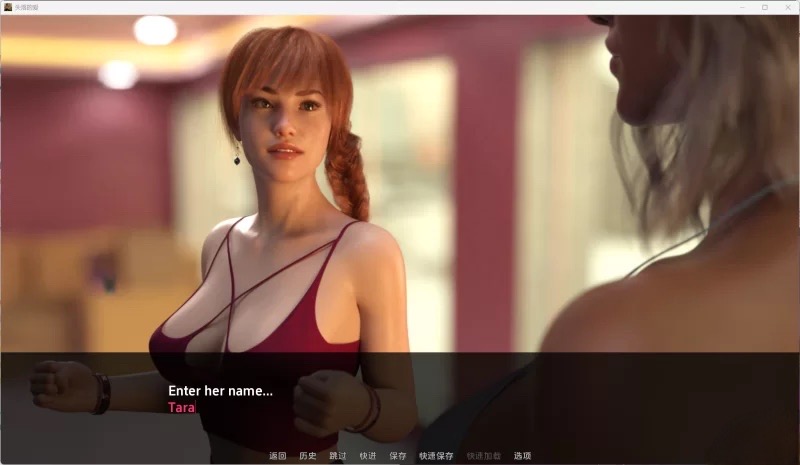Open the 保存 (Save) screen
Image resolution: width=800 pixels, height=465 pixels.
pos(398,456)
